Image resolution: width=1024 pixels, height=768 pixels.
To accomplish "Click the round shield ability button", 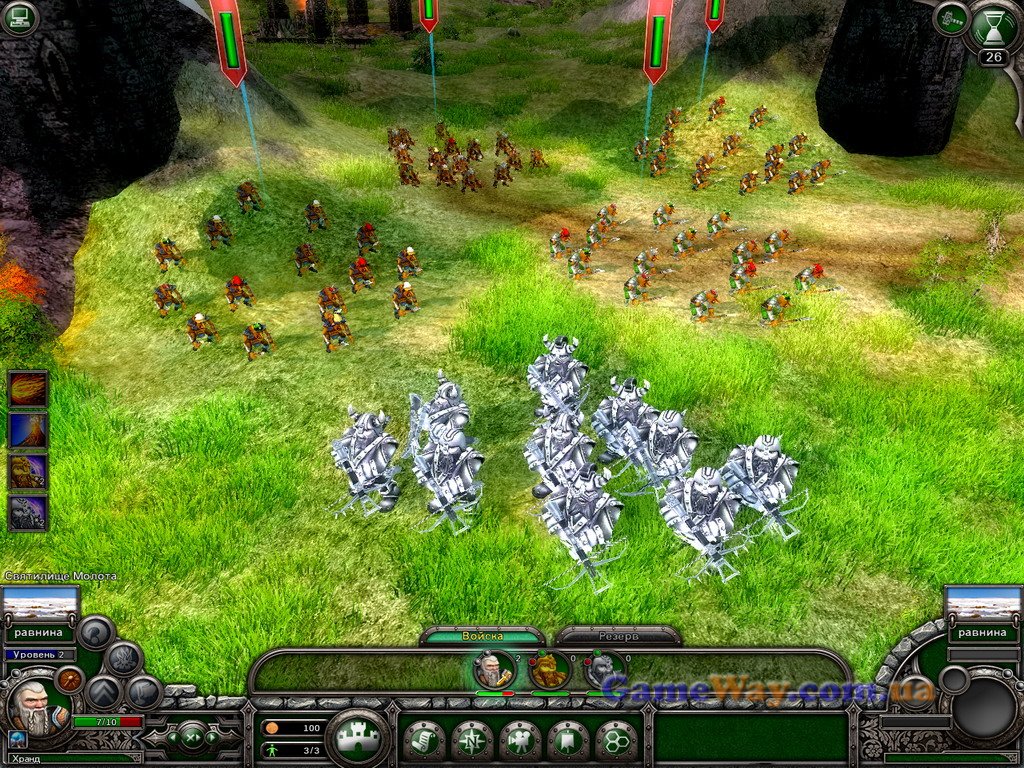I will [68, 679].
